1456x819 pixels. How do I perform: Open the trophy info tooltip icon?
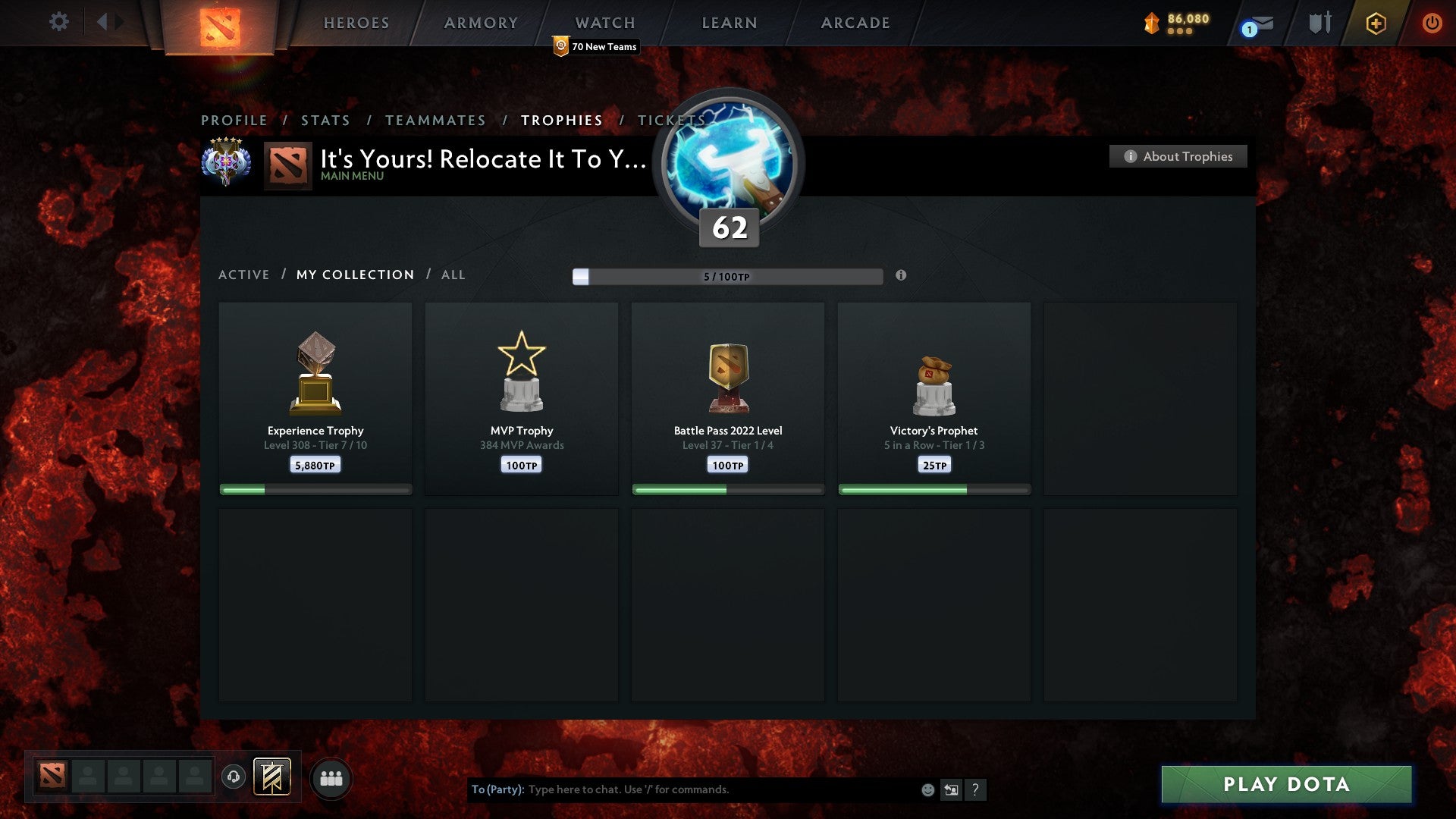901,277
